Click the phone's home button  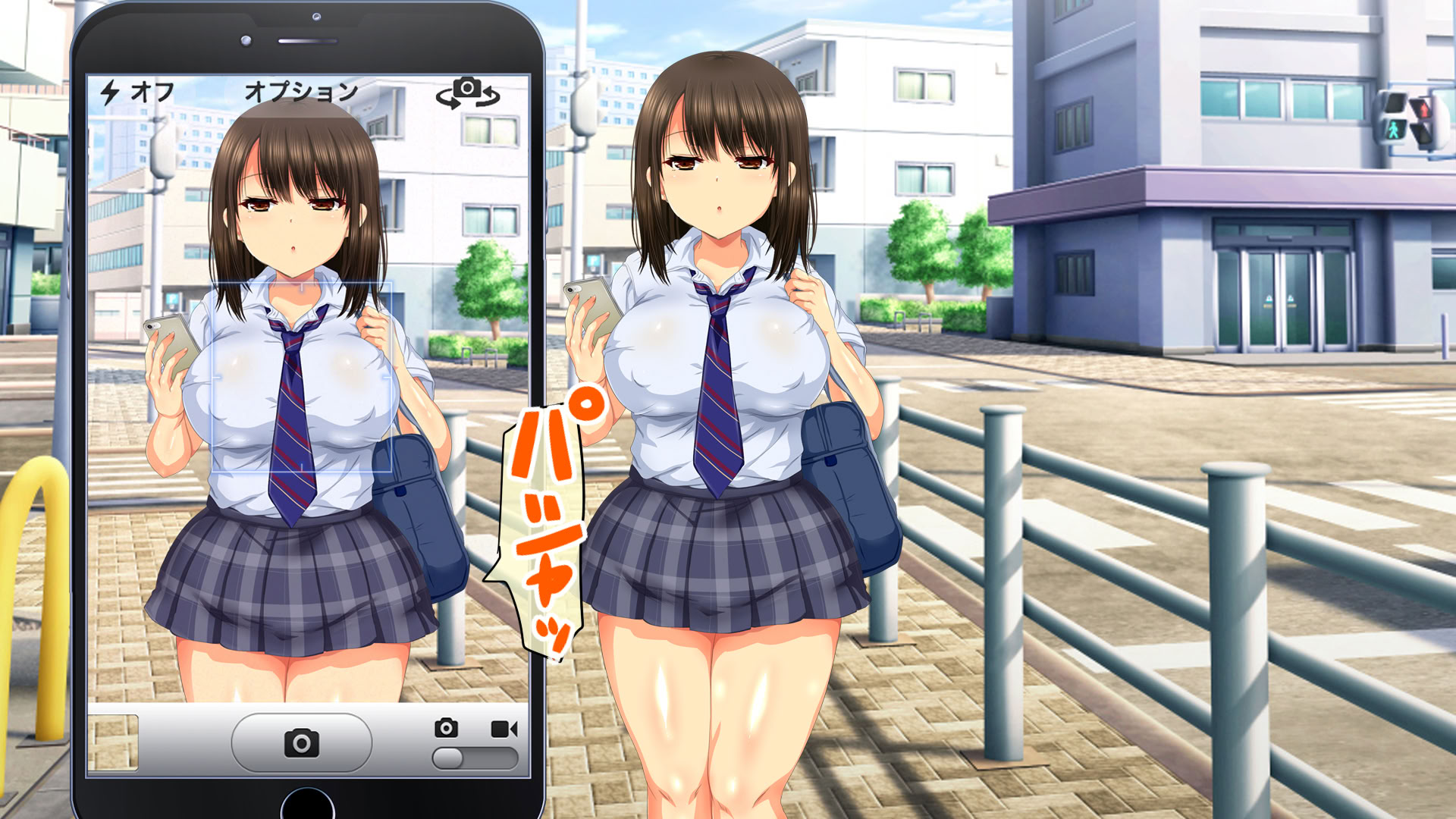pyautogui.click(x=307, y=806)
